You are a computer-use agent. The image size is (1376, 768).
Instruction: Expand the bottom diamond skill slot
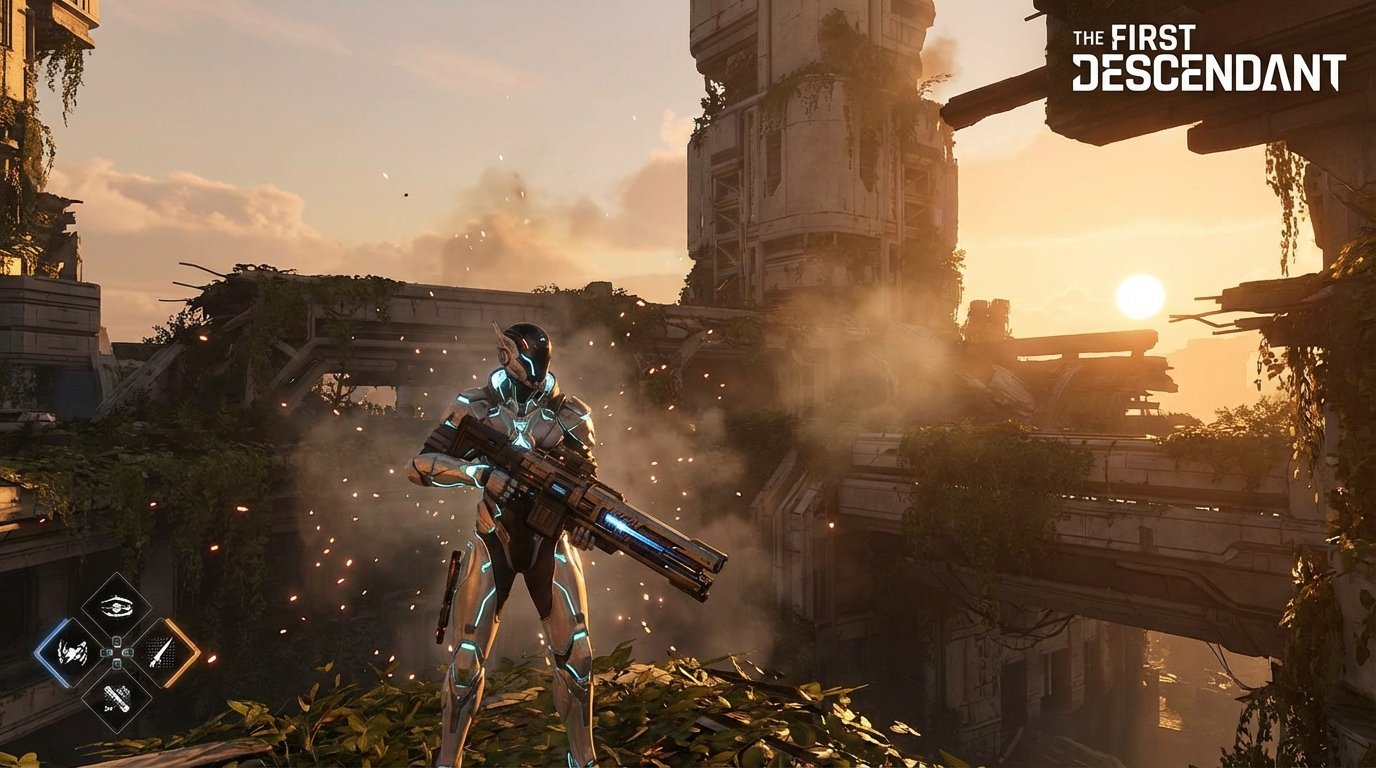(118, 698)
